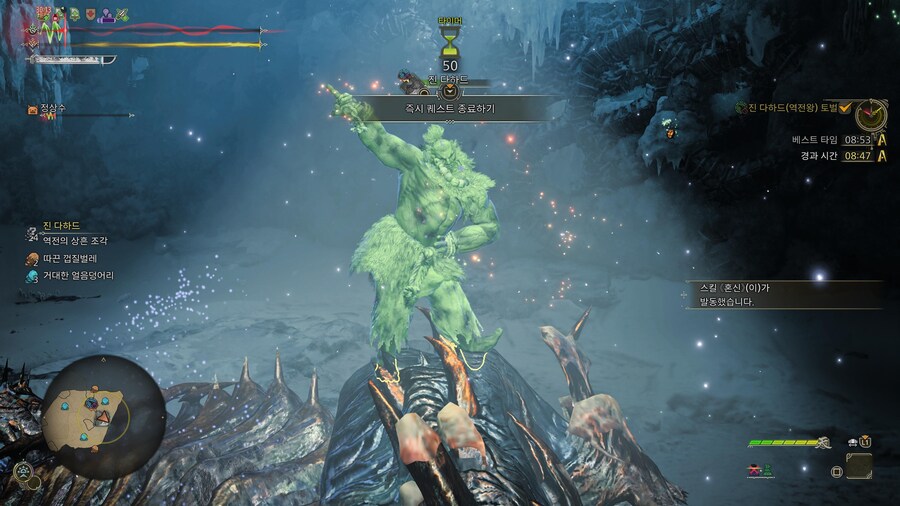Select the item pouch slot frame
Viewport: 900px width, 506px height.
coord(859,466)
